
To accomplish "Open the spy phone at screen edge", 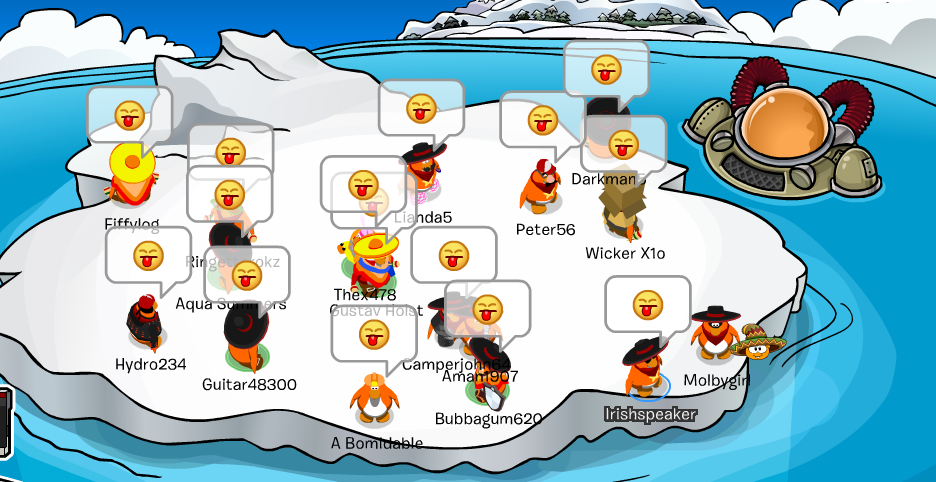I will 5,422.
